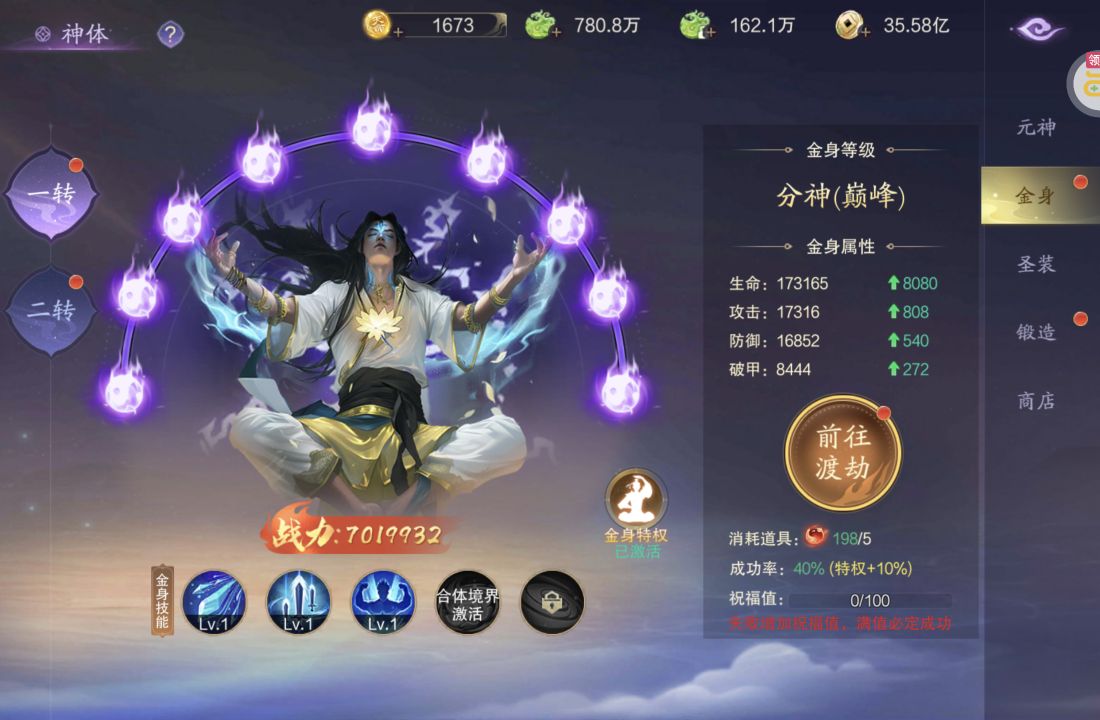Click the 前往渡劫 tribulation button

[843, 453]
